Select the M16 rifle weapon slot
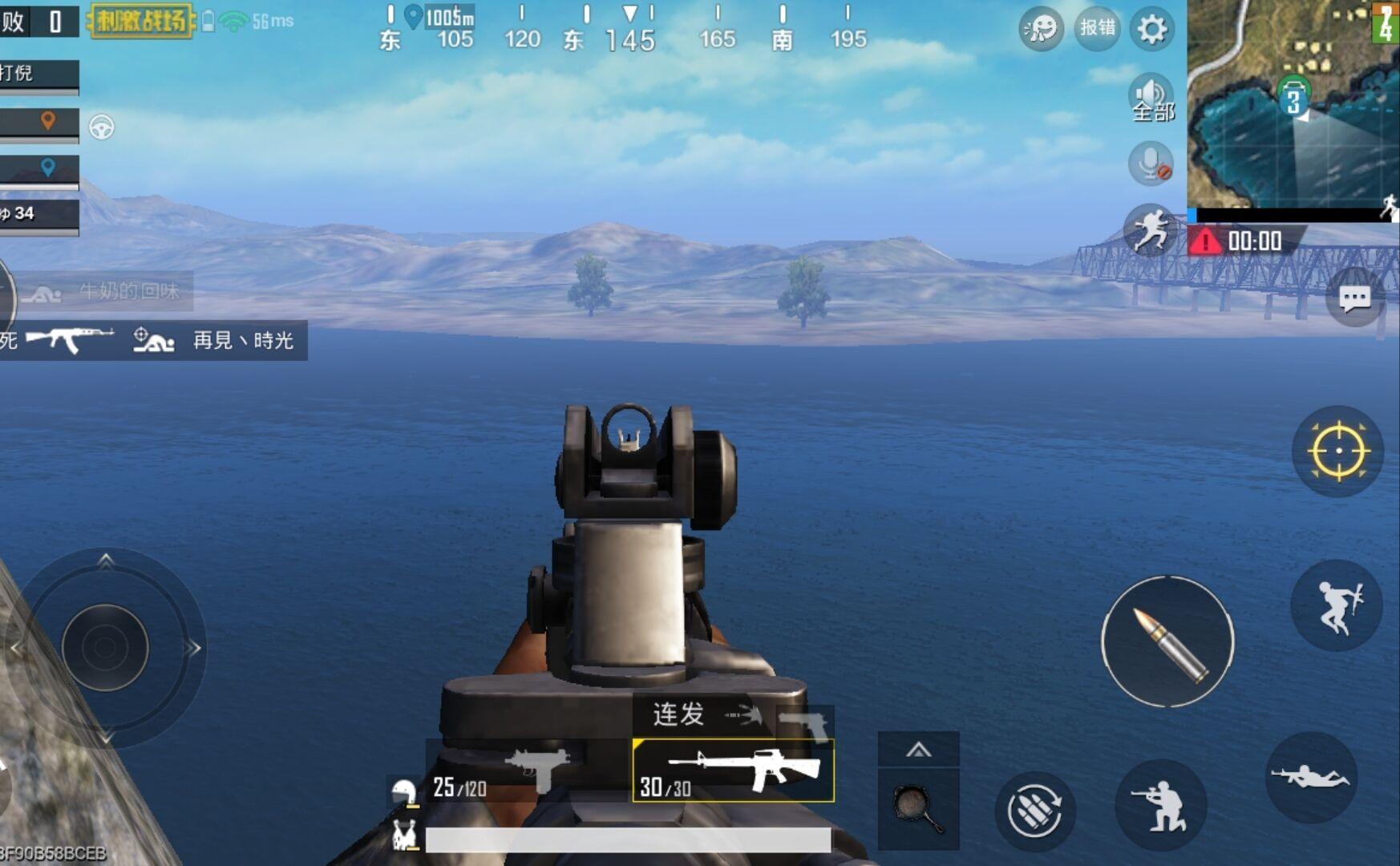 [734, 771]
